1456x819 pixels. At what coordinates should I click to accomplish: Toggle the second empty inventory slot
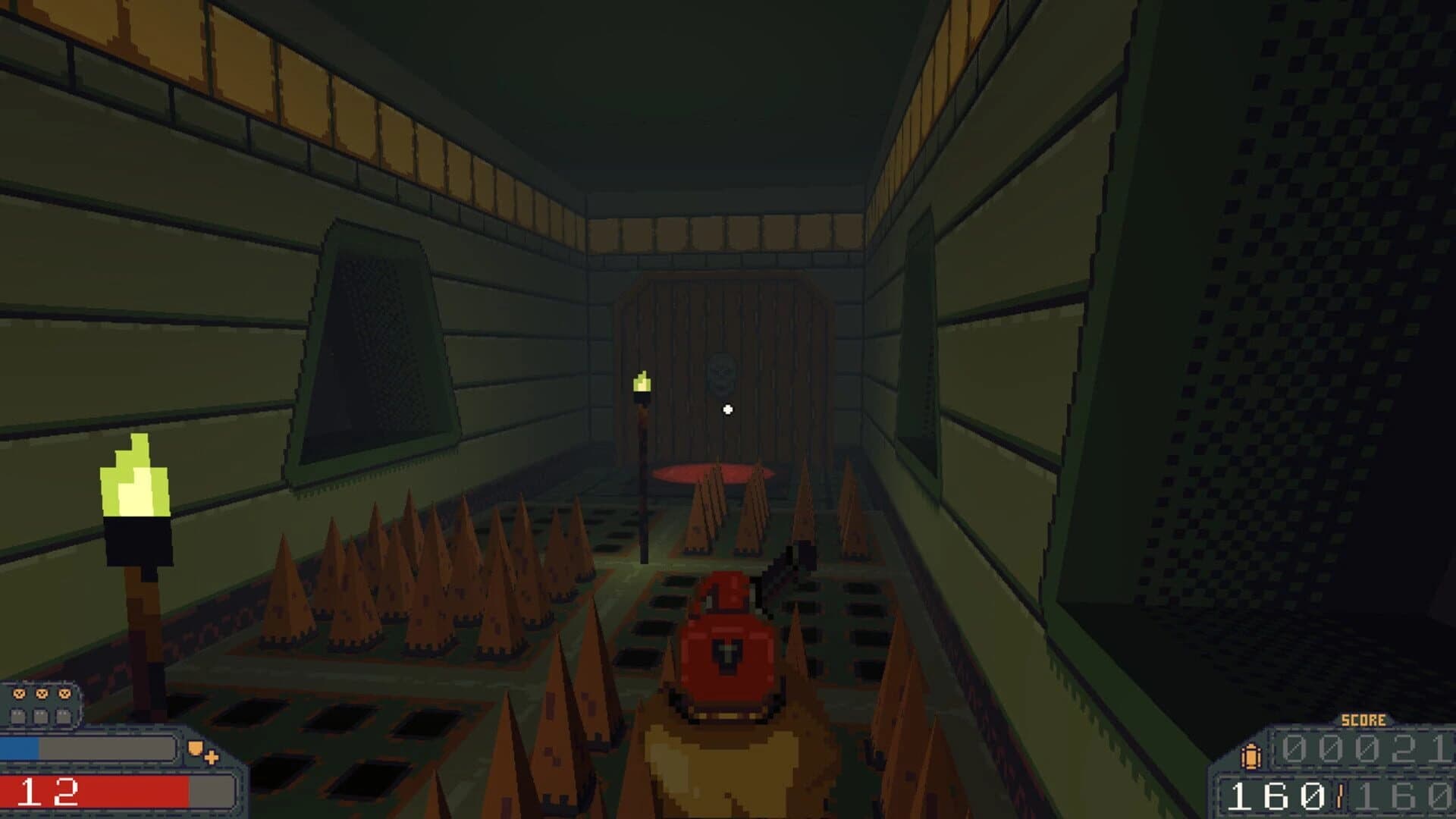tap(40, 717)
